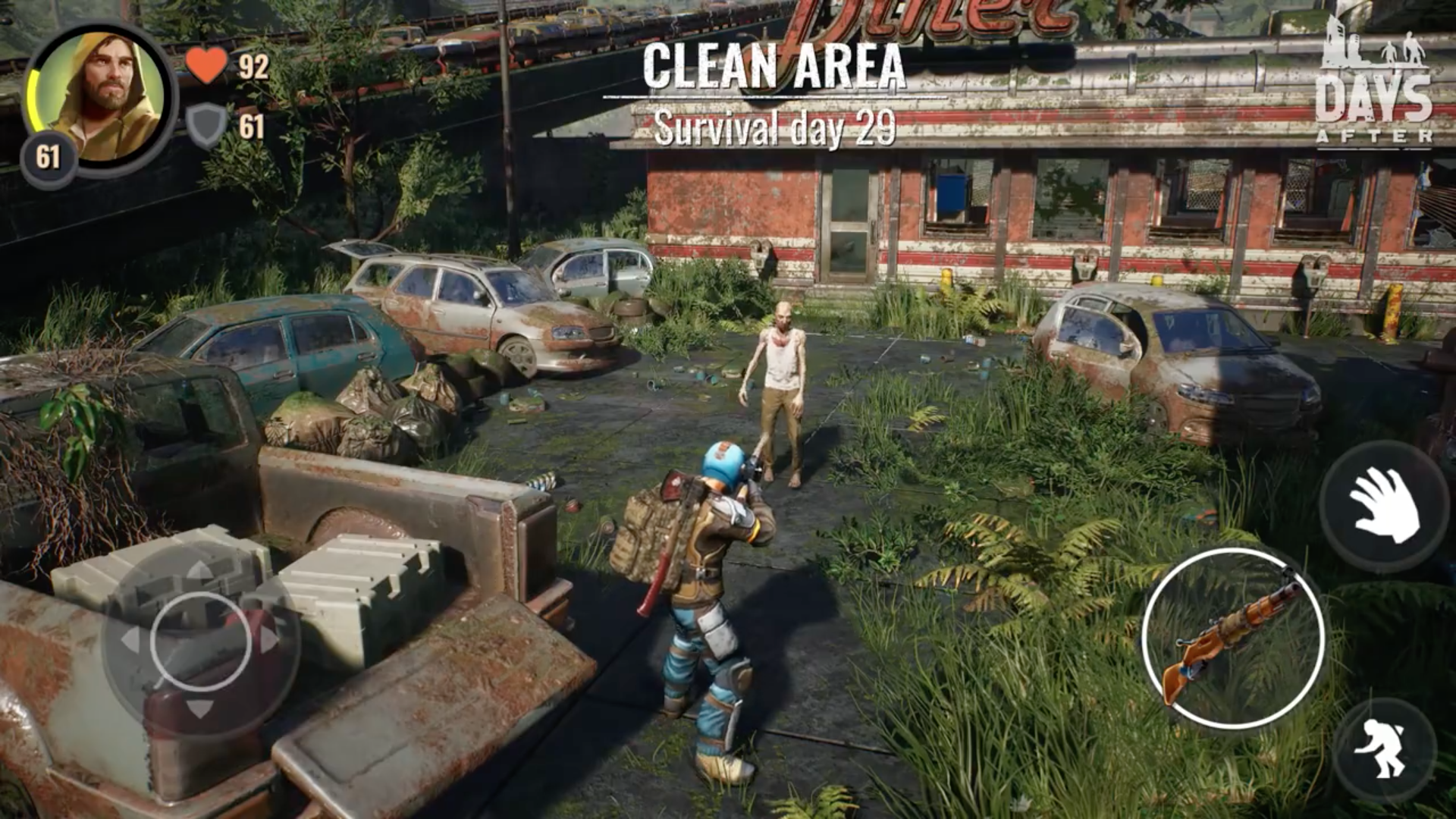Open the hooded survivor character portrait

102,97
